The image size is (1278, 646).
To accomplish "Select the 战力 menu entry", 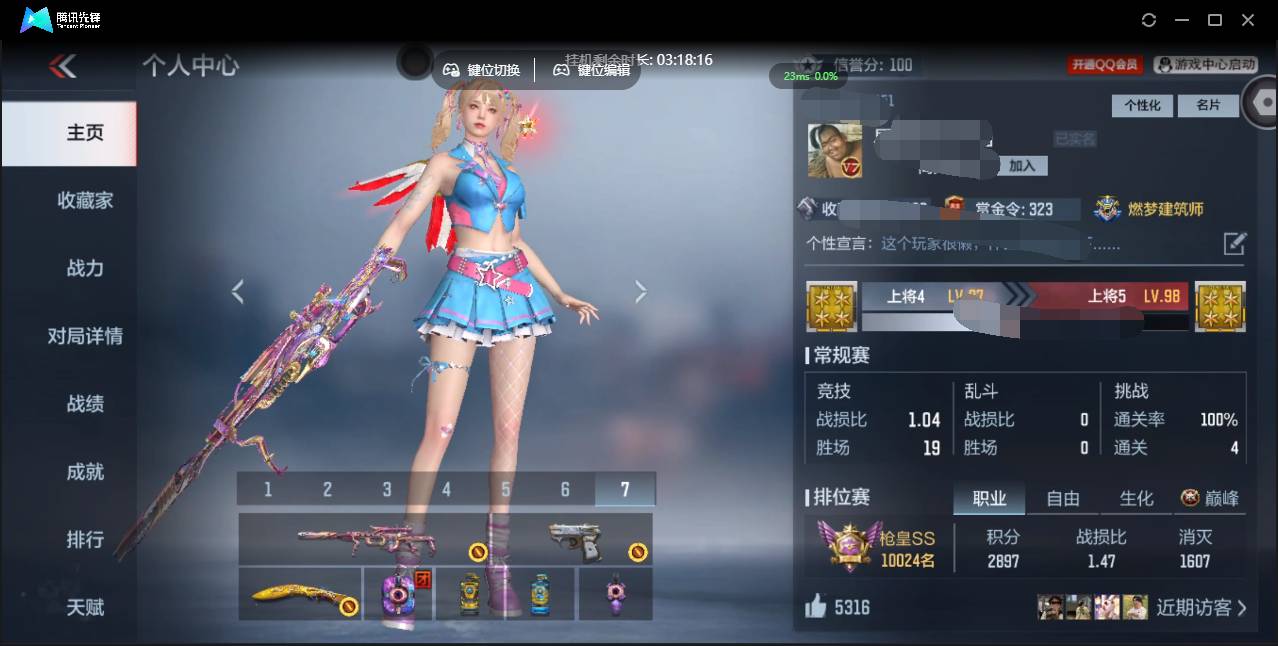I will [x=85, y=268].
